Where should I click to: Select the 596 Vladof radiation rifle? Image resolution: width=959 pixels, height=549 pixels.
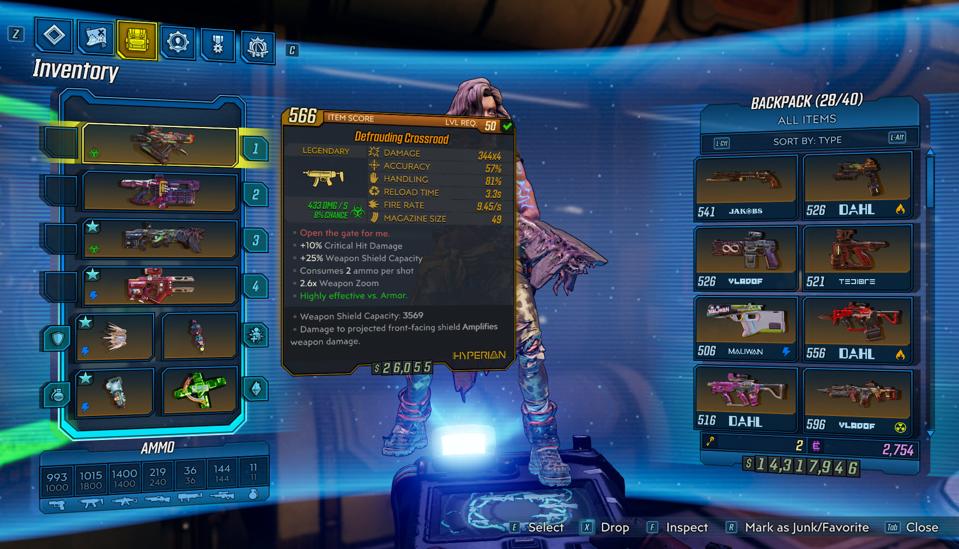point(858,400)
